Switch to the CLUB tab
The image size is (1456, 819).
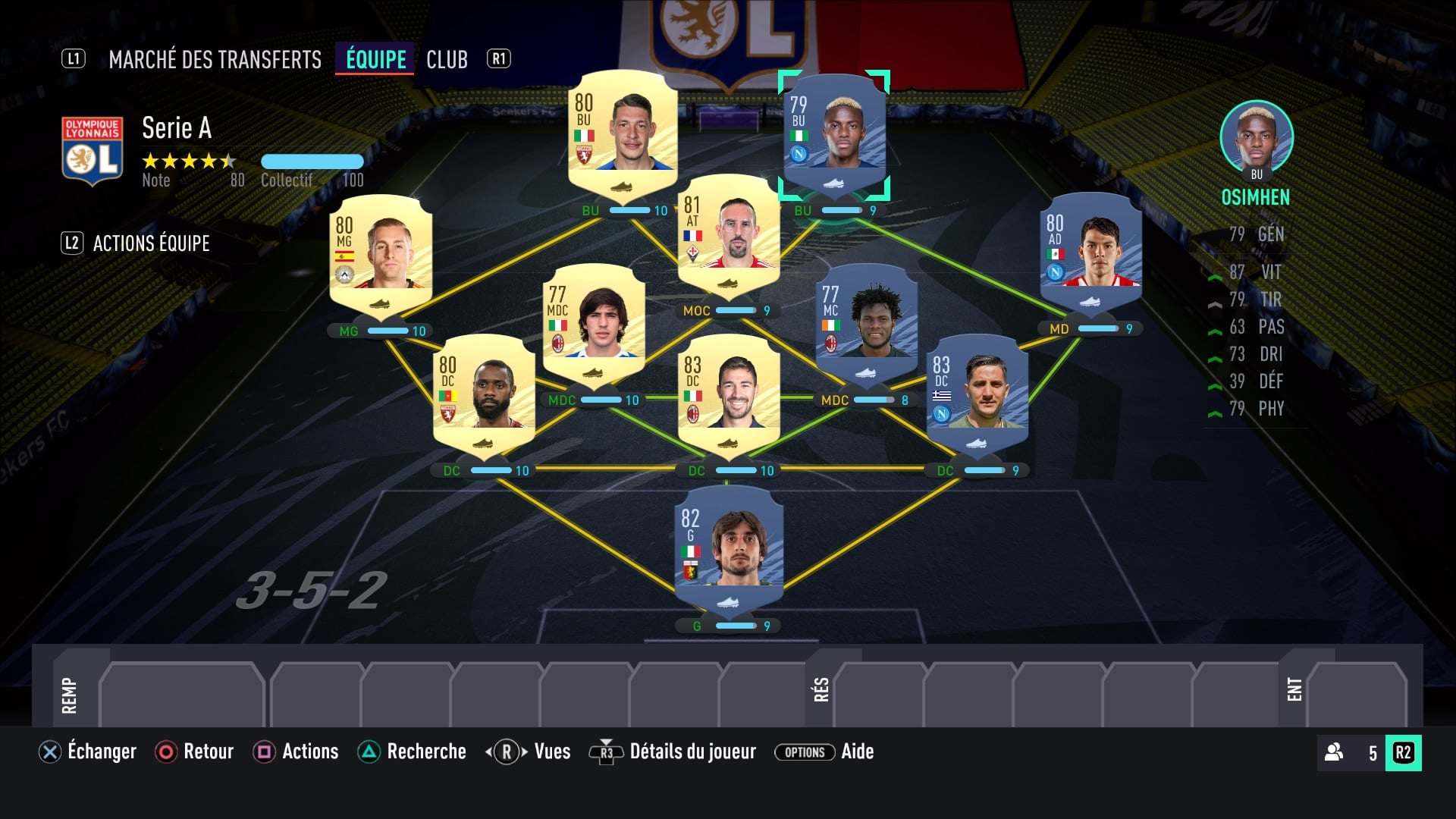pos(447,59)
